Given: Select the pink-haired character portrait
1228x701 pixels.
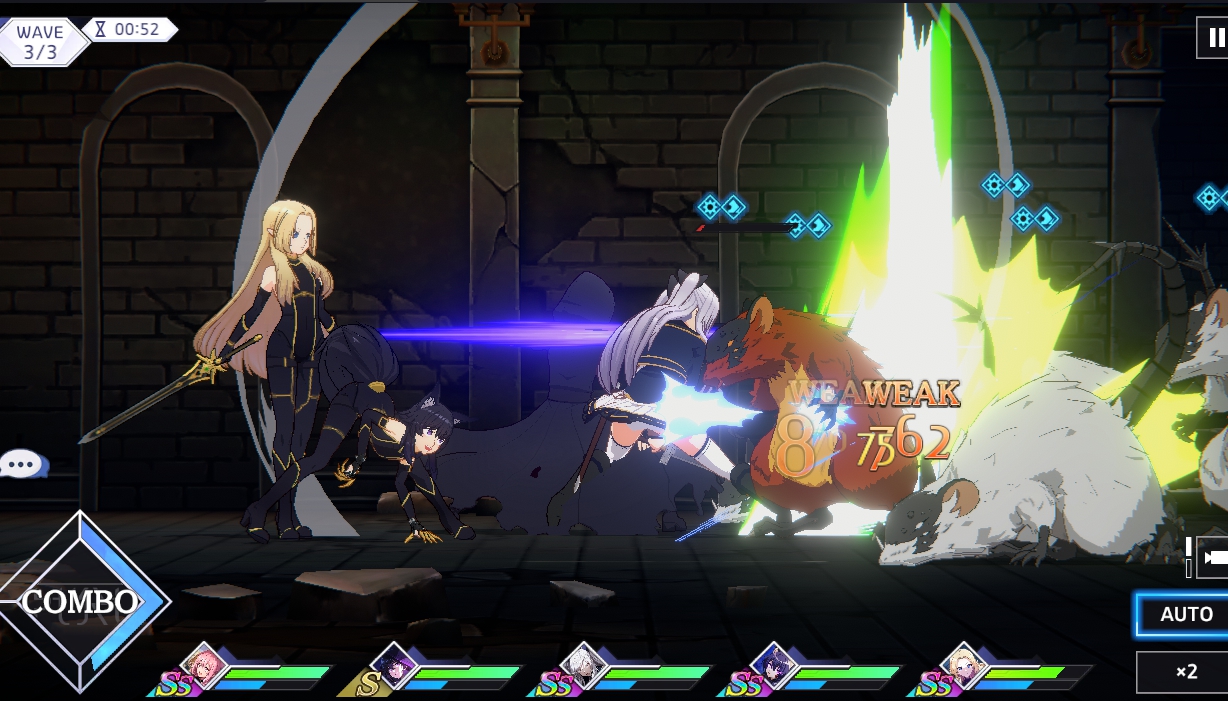Looking at the screenshot, I should tap(203, 666).
